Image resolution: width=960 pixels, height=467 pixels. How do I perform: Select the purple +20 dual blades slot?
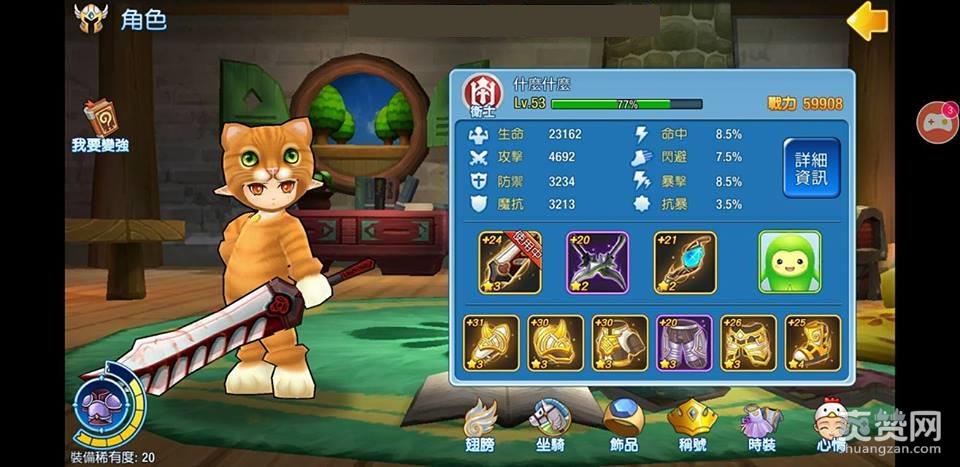coord(598,263)
